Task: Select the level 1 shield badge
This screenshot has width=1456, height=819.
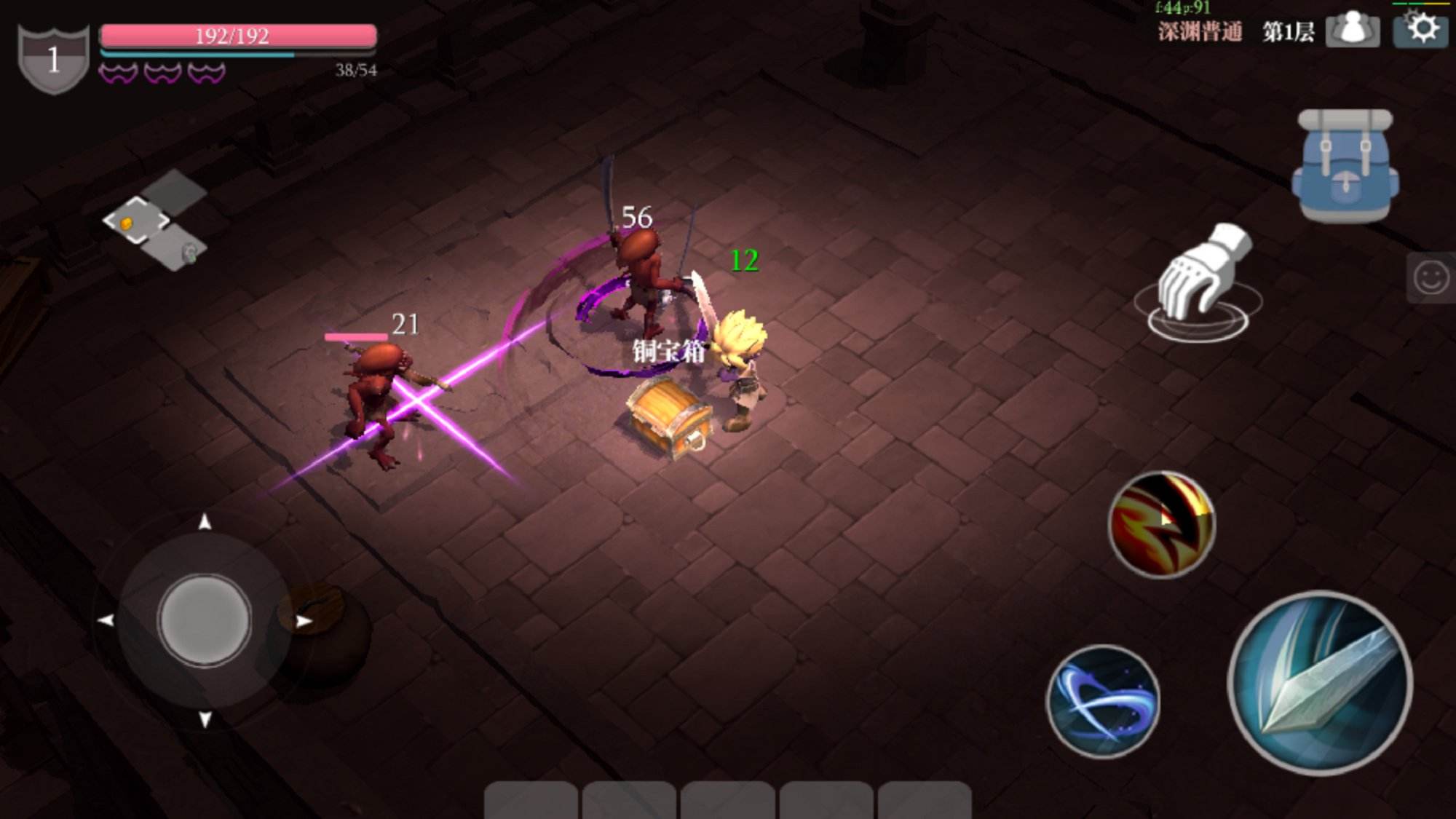Action: [x=53, y=60]
